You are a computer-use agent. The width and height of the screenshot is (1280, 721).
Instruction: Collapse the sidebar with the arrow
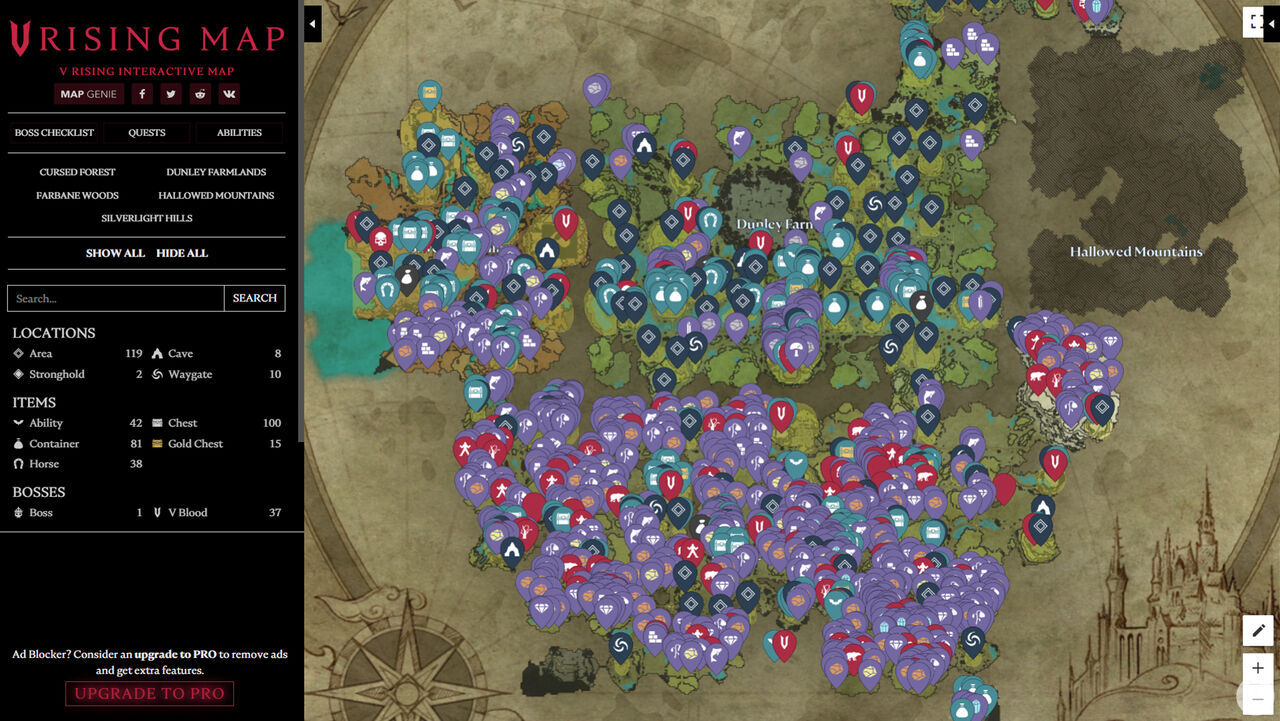311,23
